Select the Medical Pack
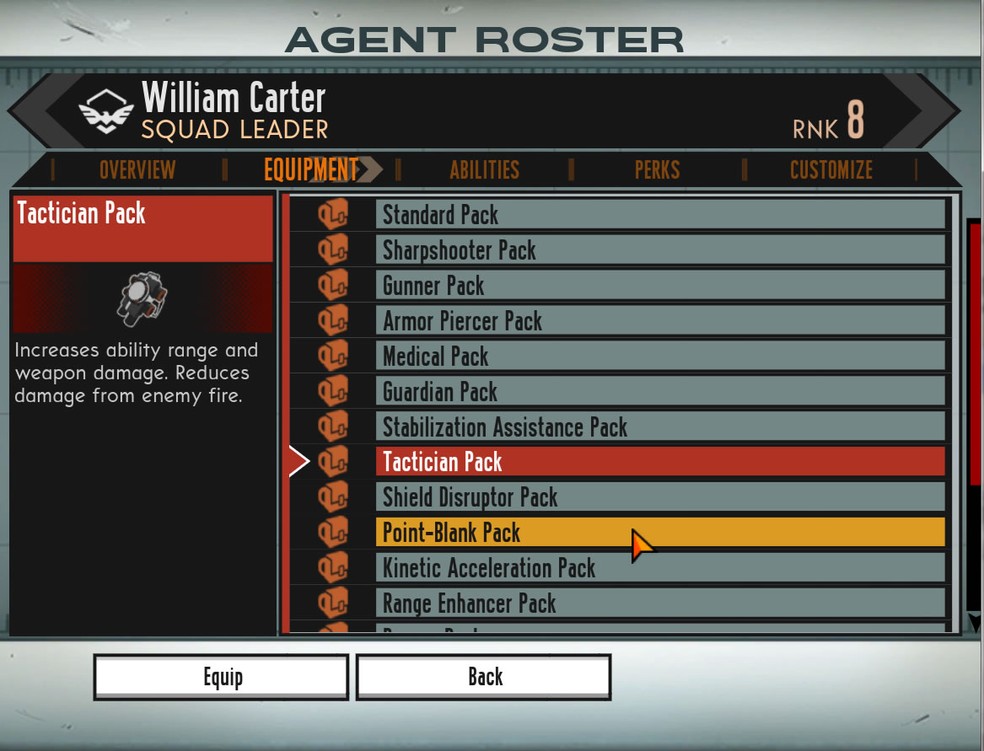The width and height of the screenshot is (984, 751). click(x=660, y=356)
